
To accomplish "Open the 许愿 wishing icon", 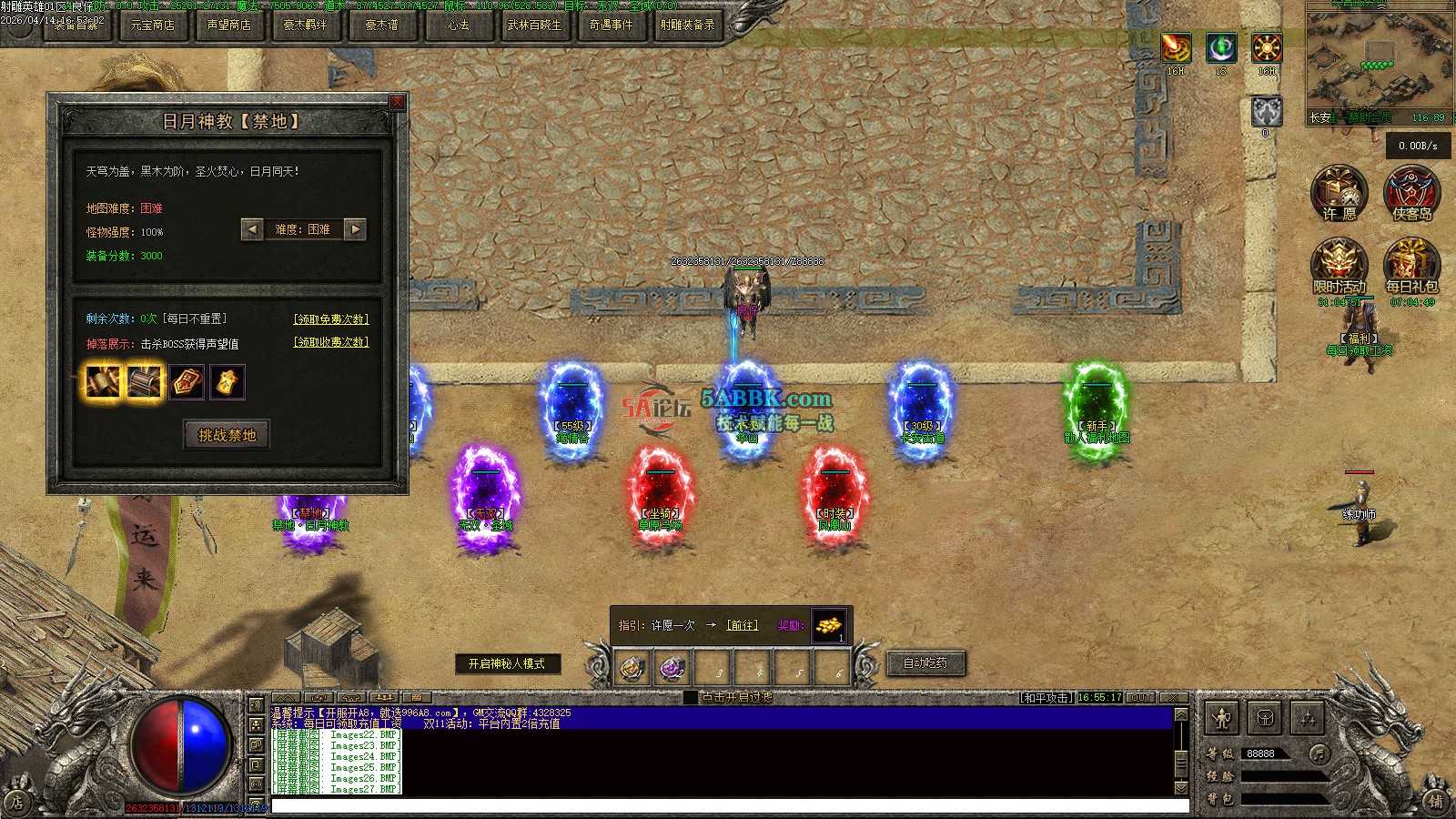I will click(1339, 192).
